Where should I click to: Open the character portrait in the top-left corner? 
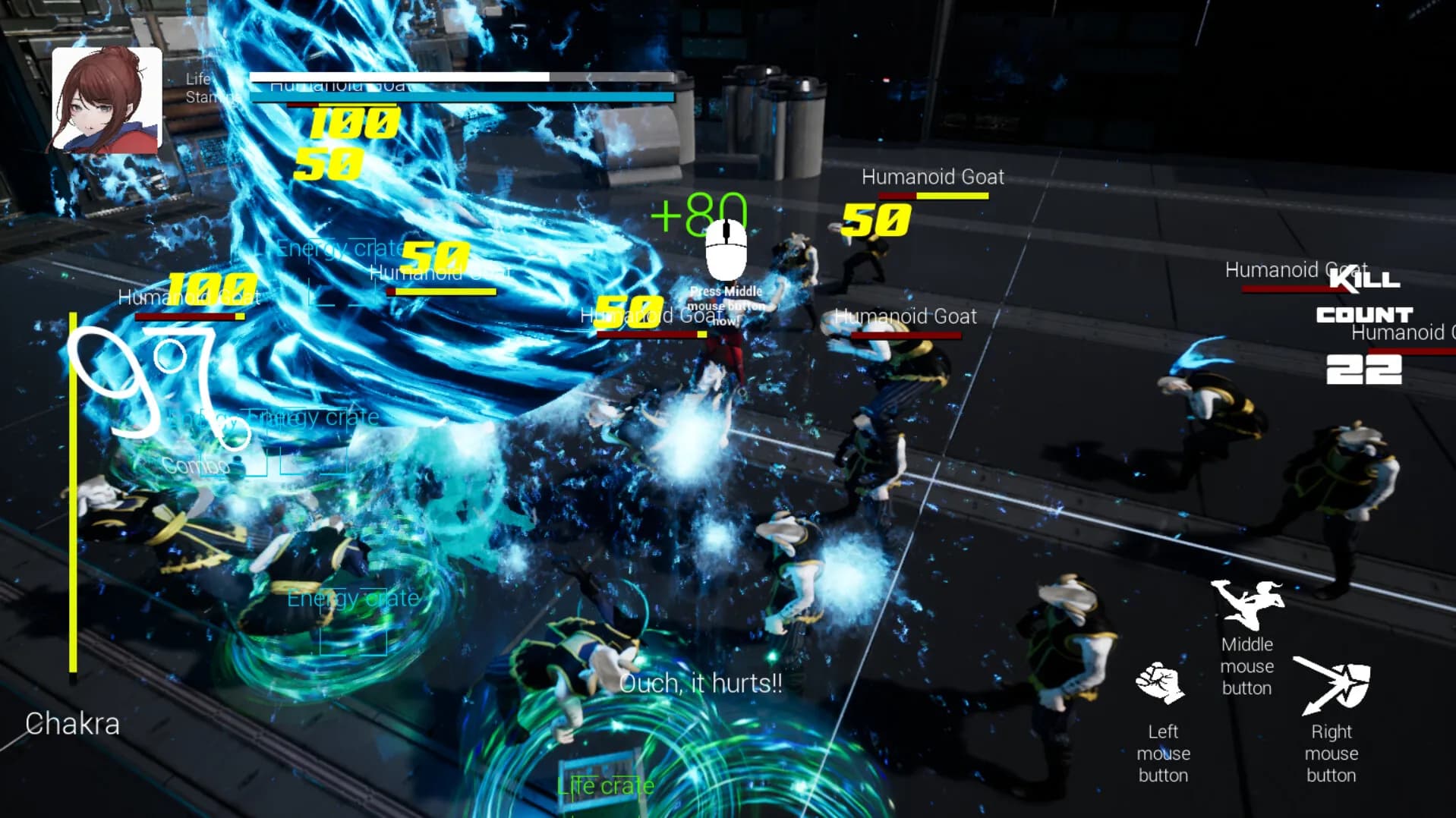coord(107,97)
